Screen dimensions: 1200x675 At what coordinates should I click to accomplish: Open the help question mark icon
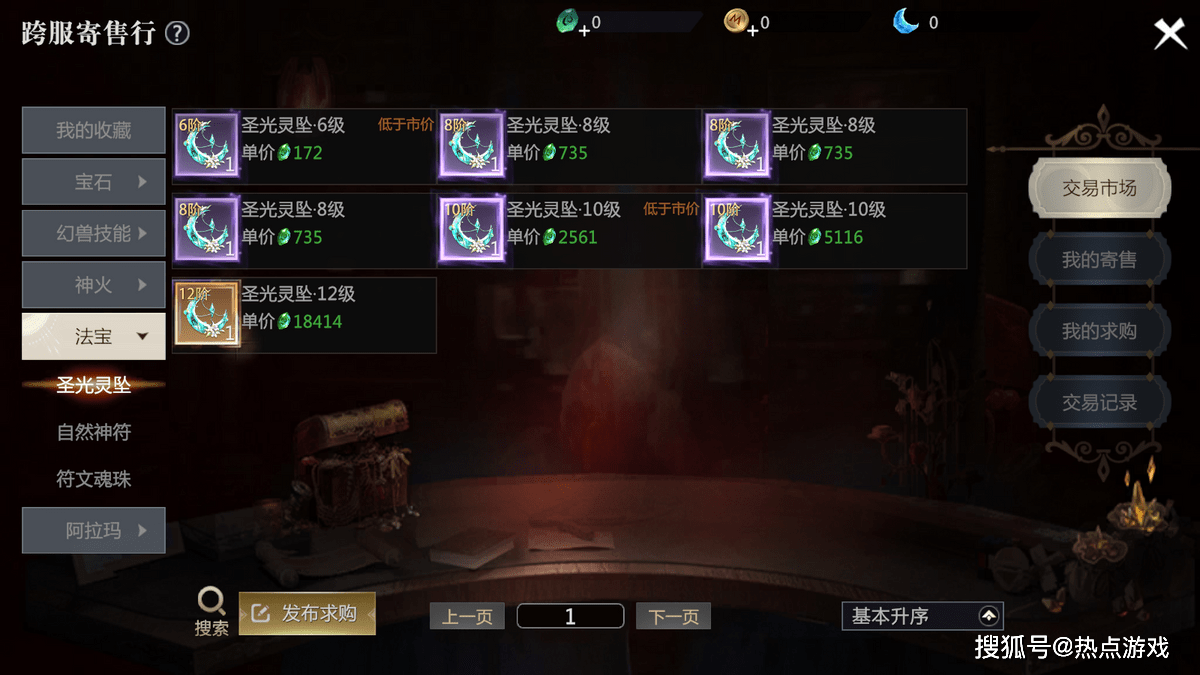pos(177,34)
